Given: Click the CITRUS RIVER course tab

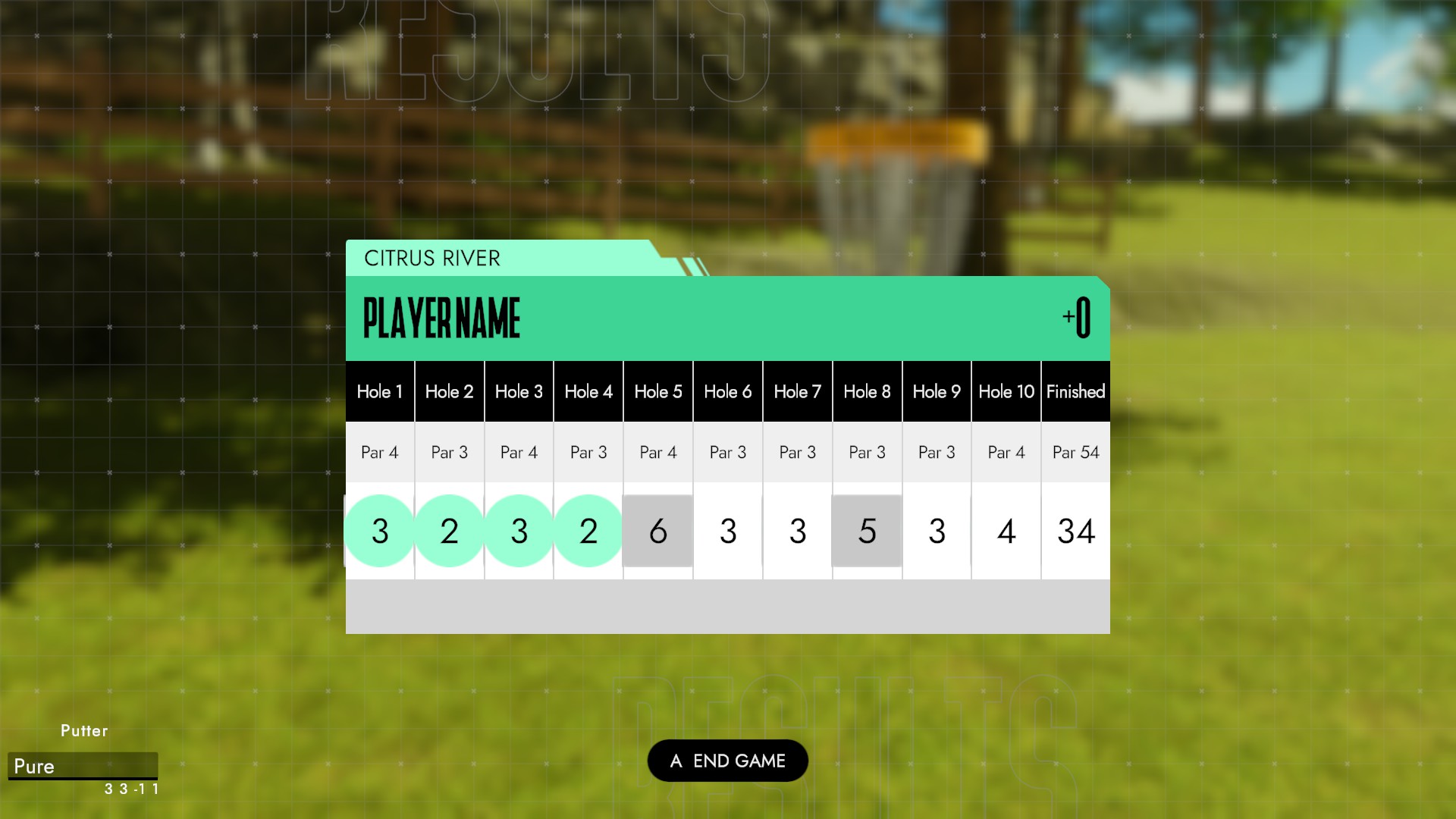Looking at the screenshot, I should (430, 259).
